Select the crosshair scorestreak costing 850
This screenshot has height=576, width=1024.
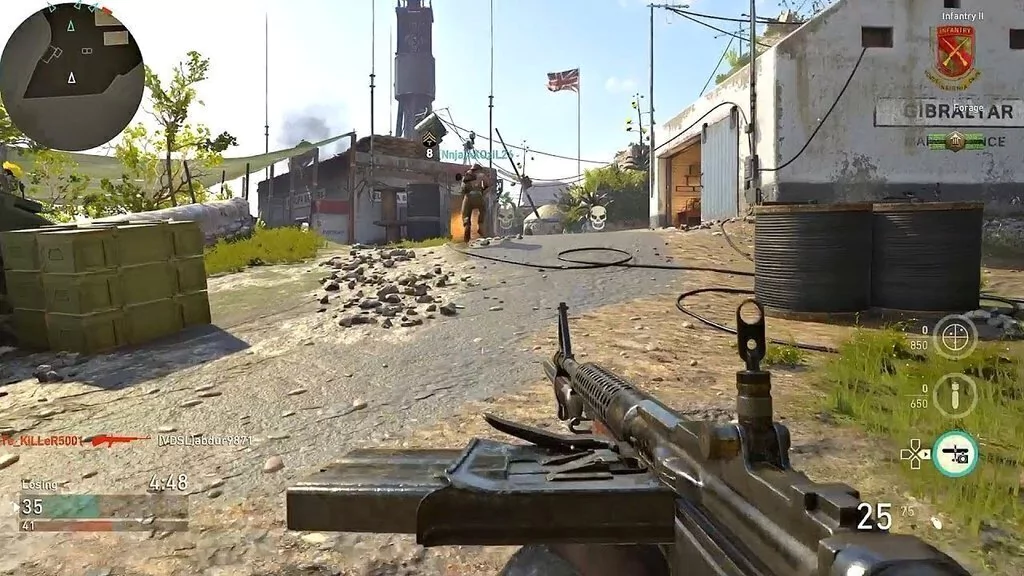pos(955,336)
